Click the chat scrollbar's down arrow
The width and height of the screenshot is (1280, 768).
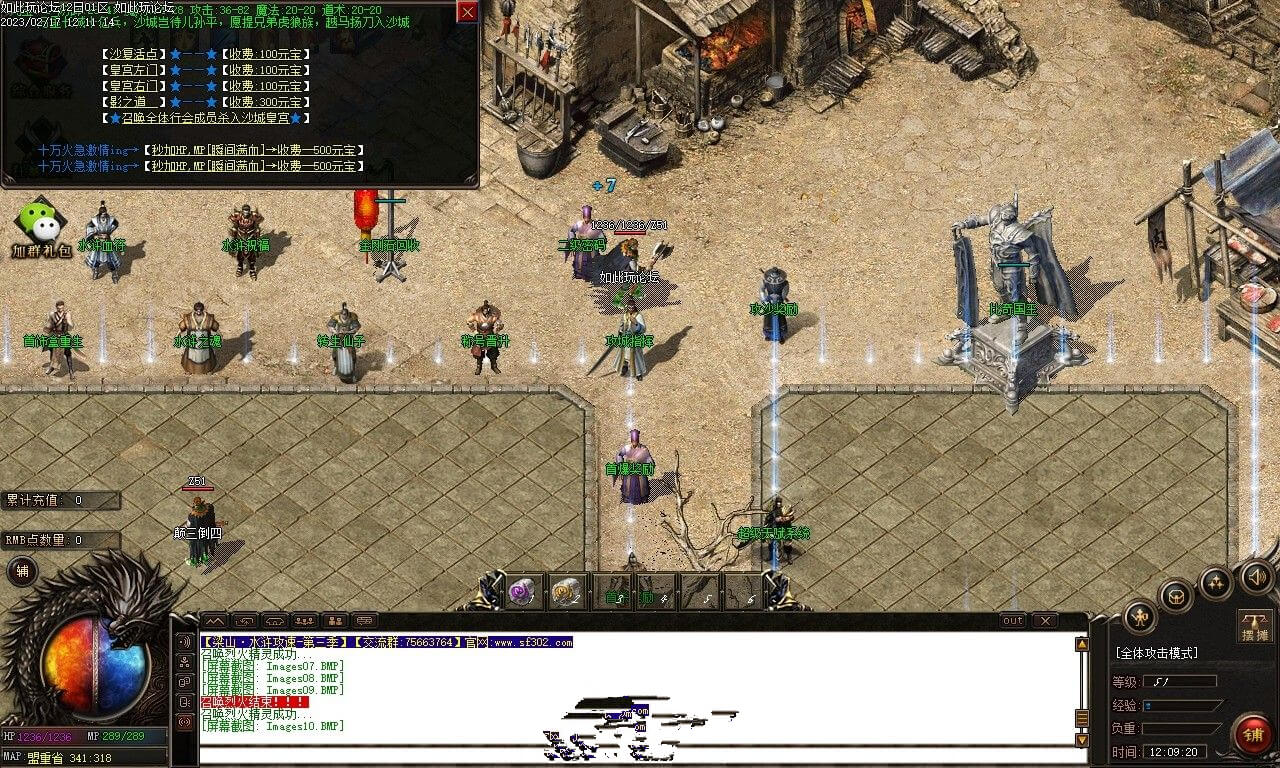click(1081, 740)
